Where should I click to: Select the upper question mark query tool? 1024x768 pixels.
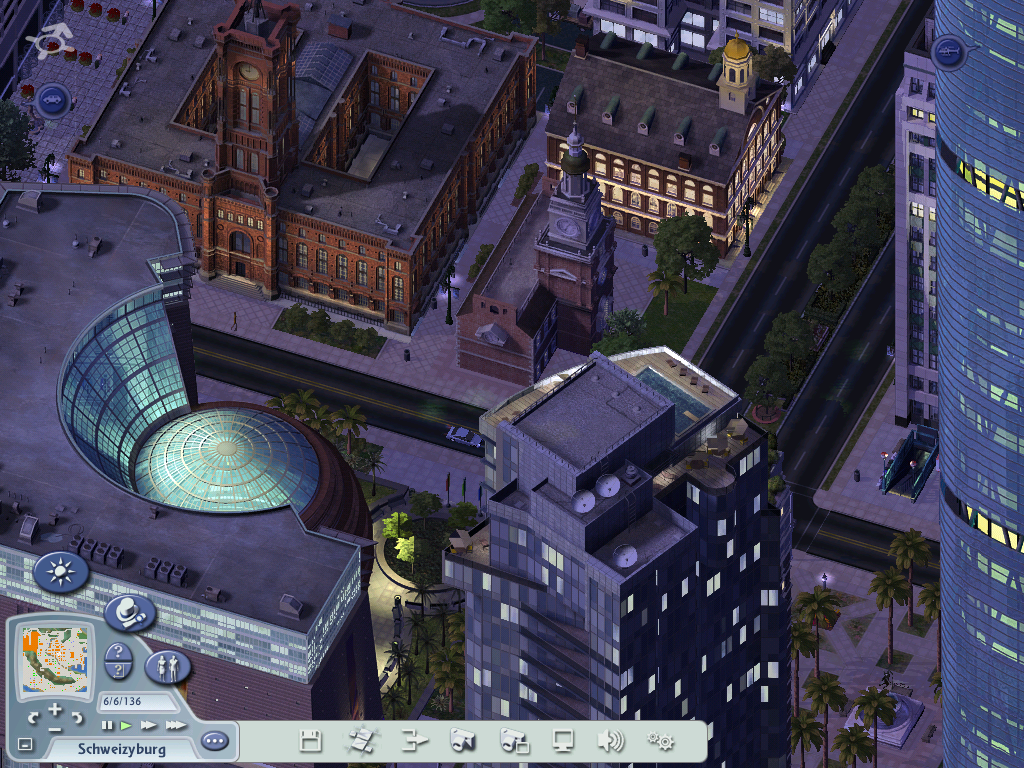pyautogui.click(x=118, y=652)
